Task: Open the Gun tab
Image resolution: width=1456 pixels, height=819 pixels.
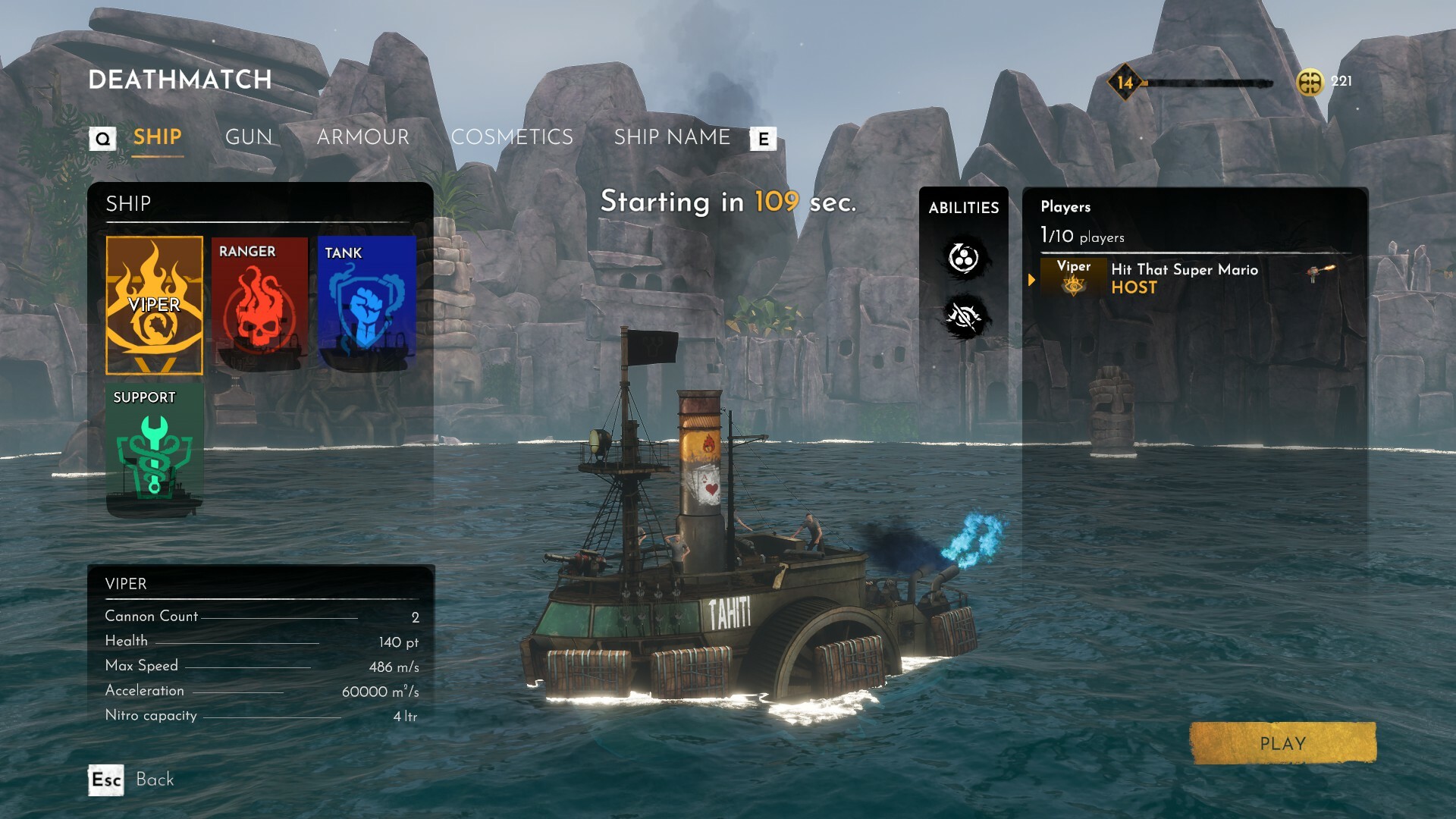Action: pyautogui.click(x=249, y=137)
